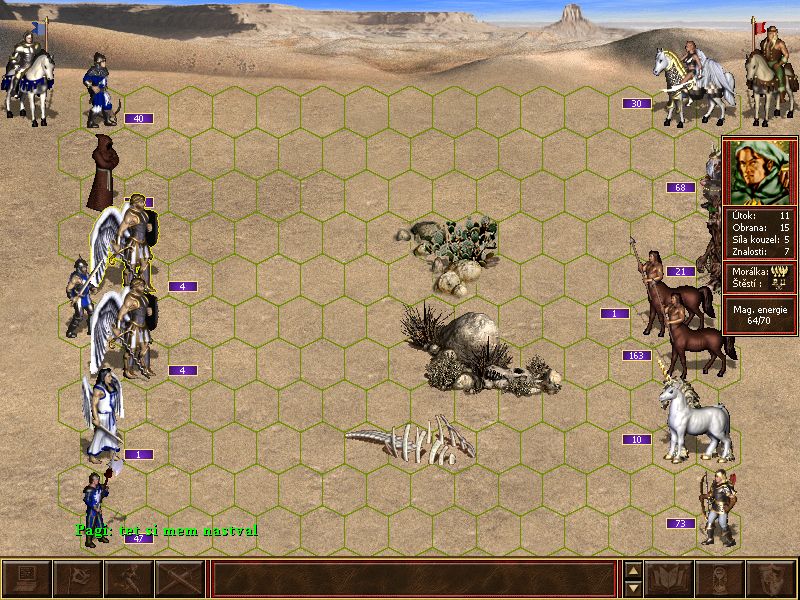Screen dimensions: 800x600
Task: Open the spellbook to cast a spell
Action: coord(669,579)
